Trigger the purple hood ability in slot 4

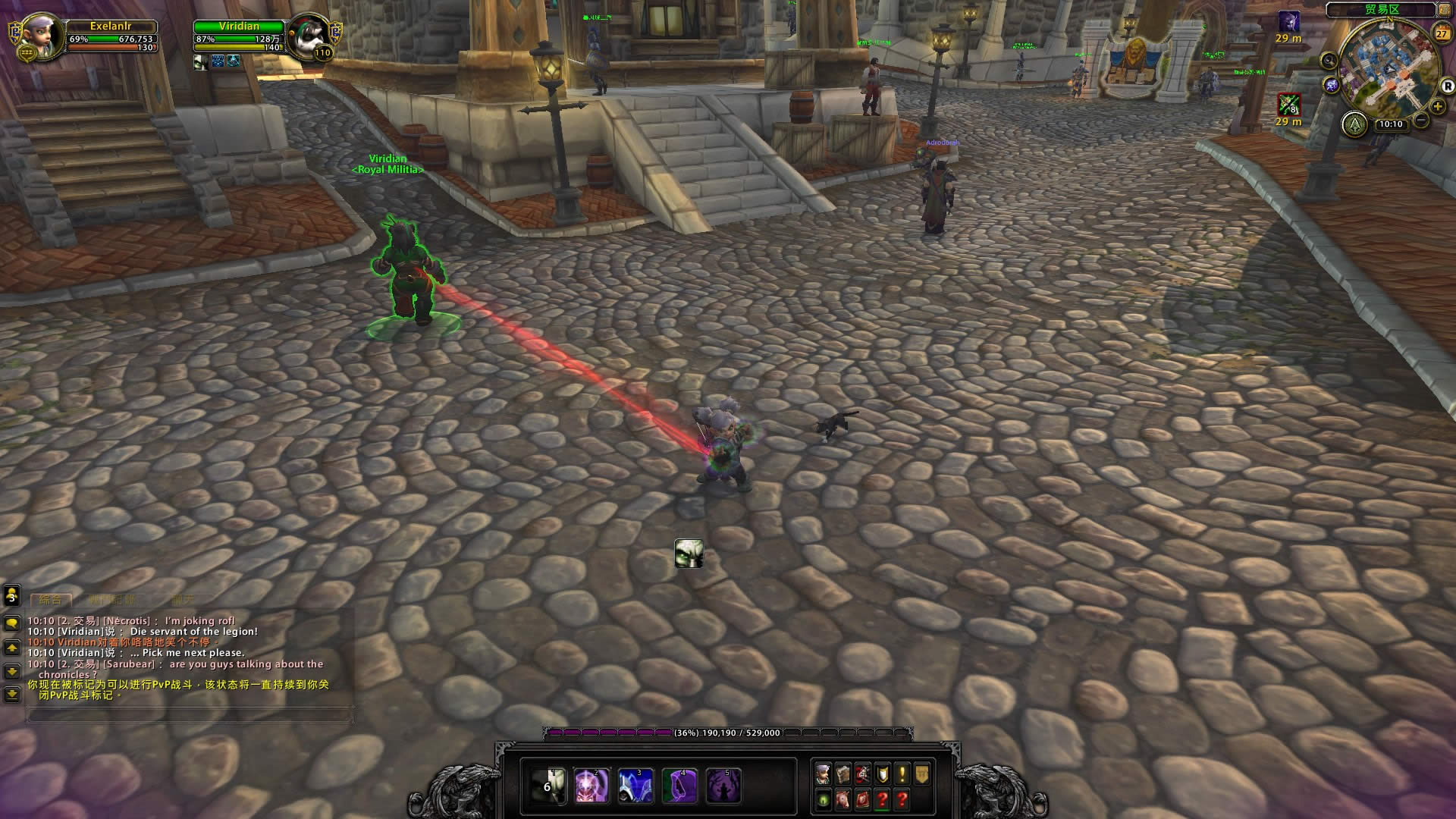pyautogui.click(x=679, y=786)
